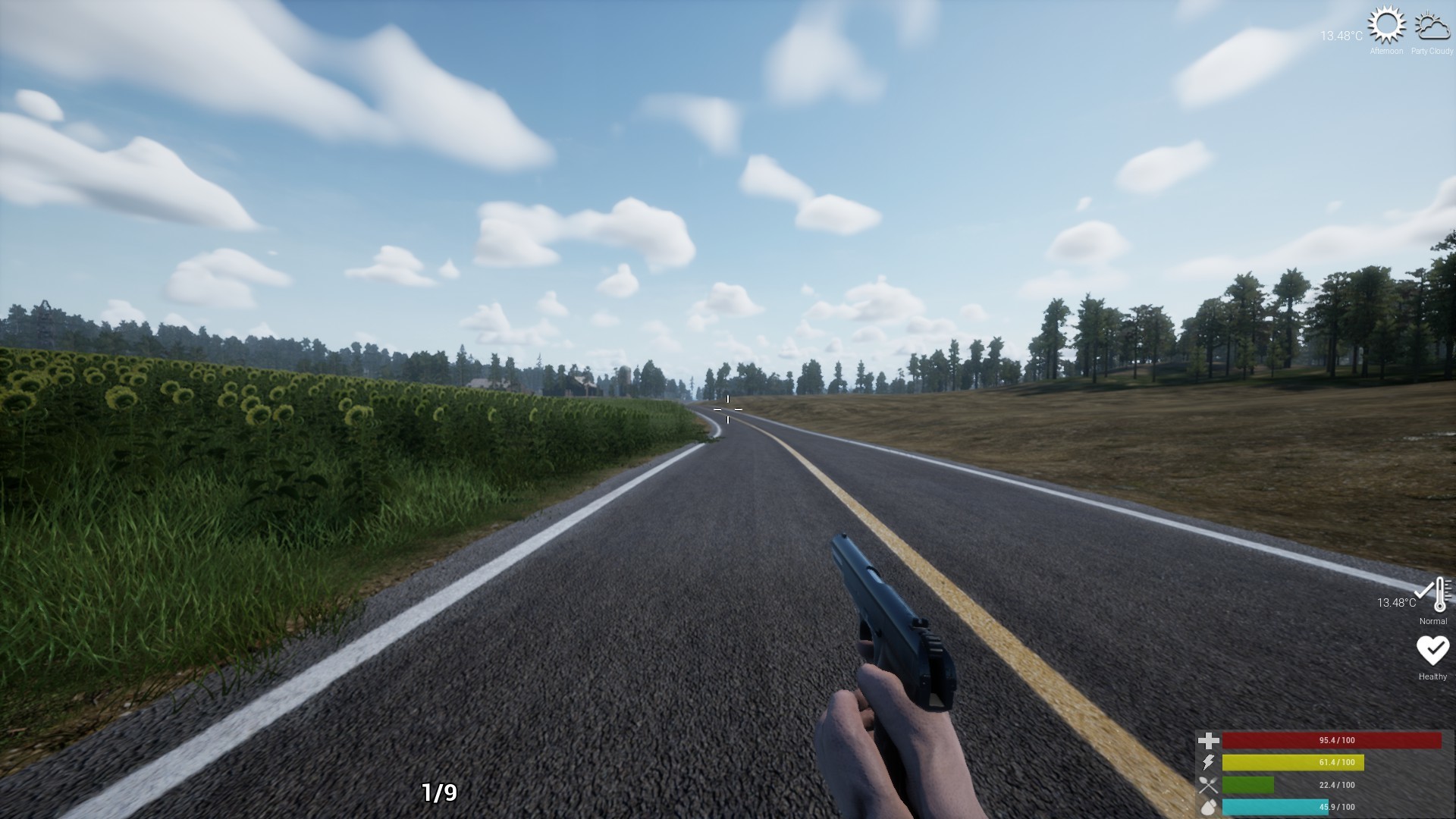Click the checkmark beside the thermometer
Image resolution: width=1456 pixels, height=819 pixels.
click(x=1423, y=590)
